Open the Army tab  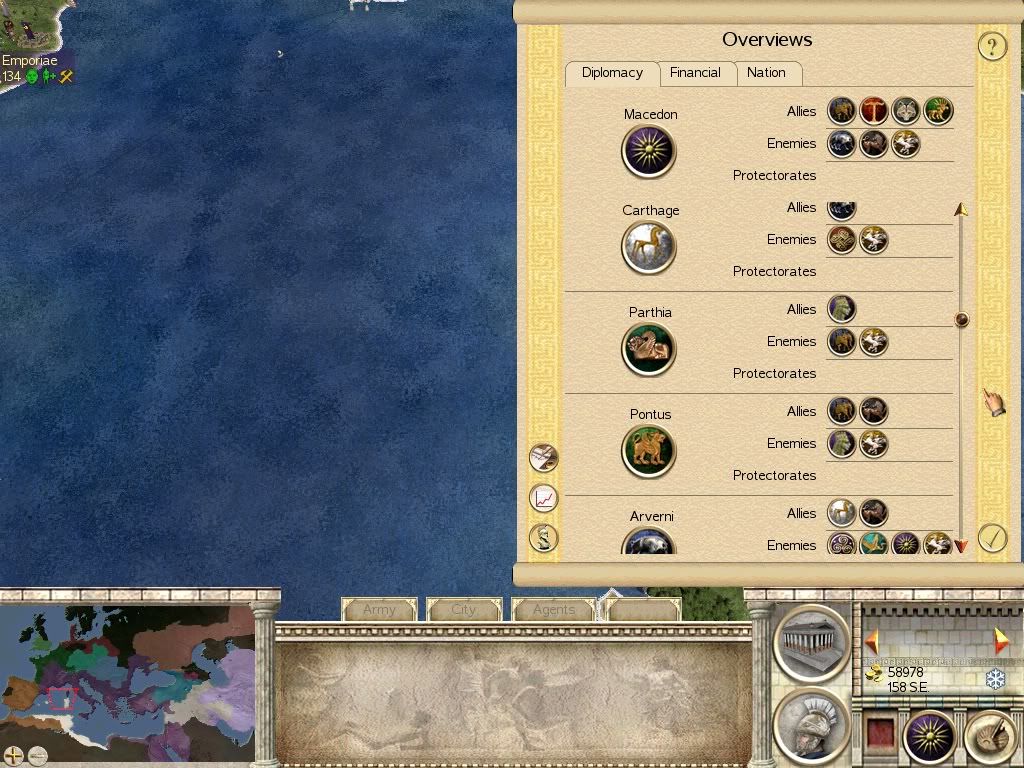(379, 609)
